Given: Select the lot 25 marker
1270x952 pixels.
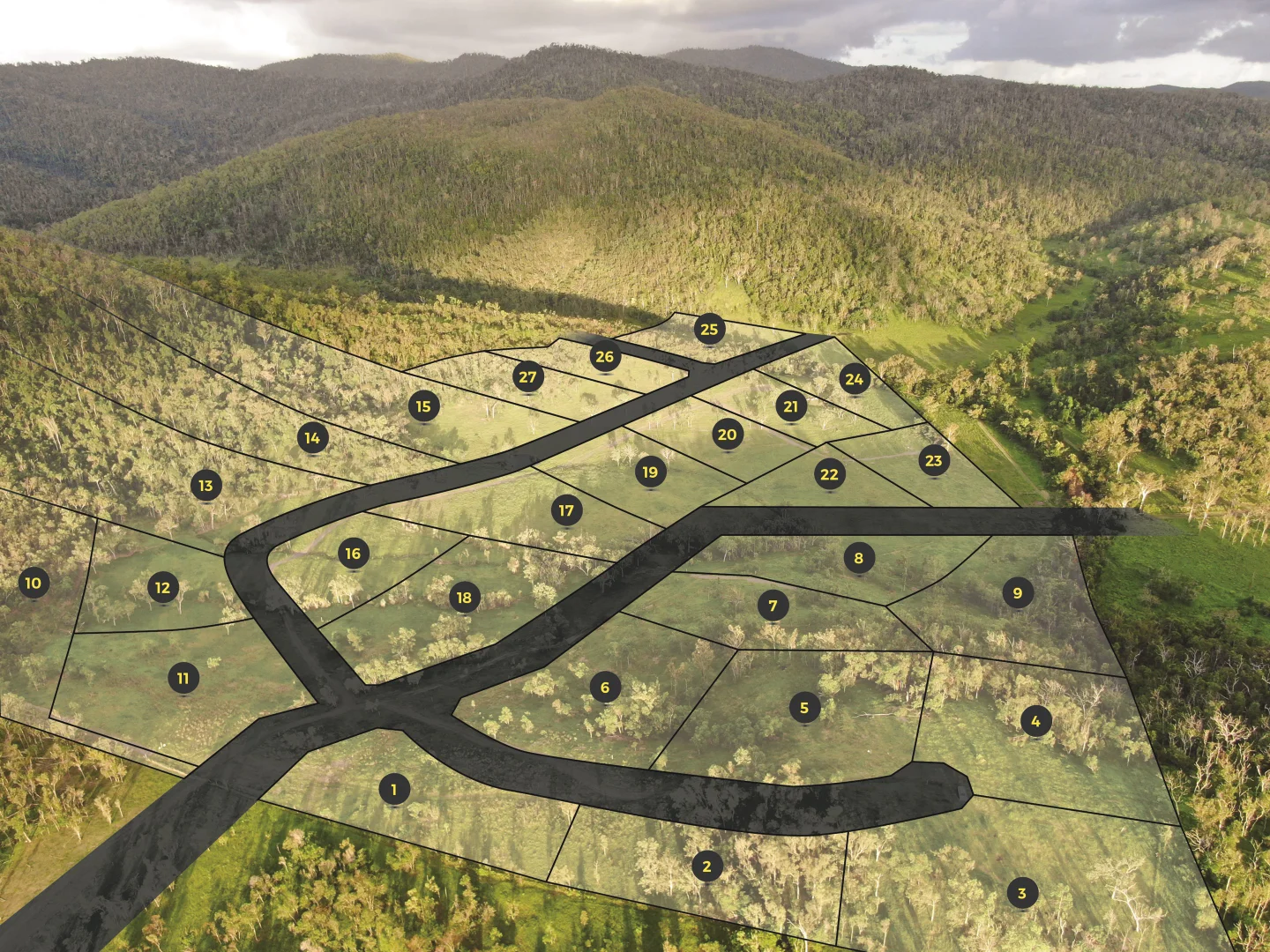Looking at the screenshot, I should pyautogui.click(x=710, y=329).
